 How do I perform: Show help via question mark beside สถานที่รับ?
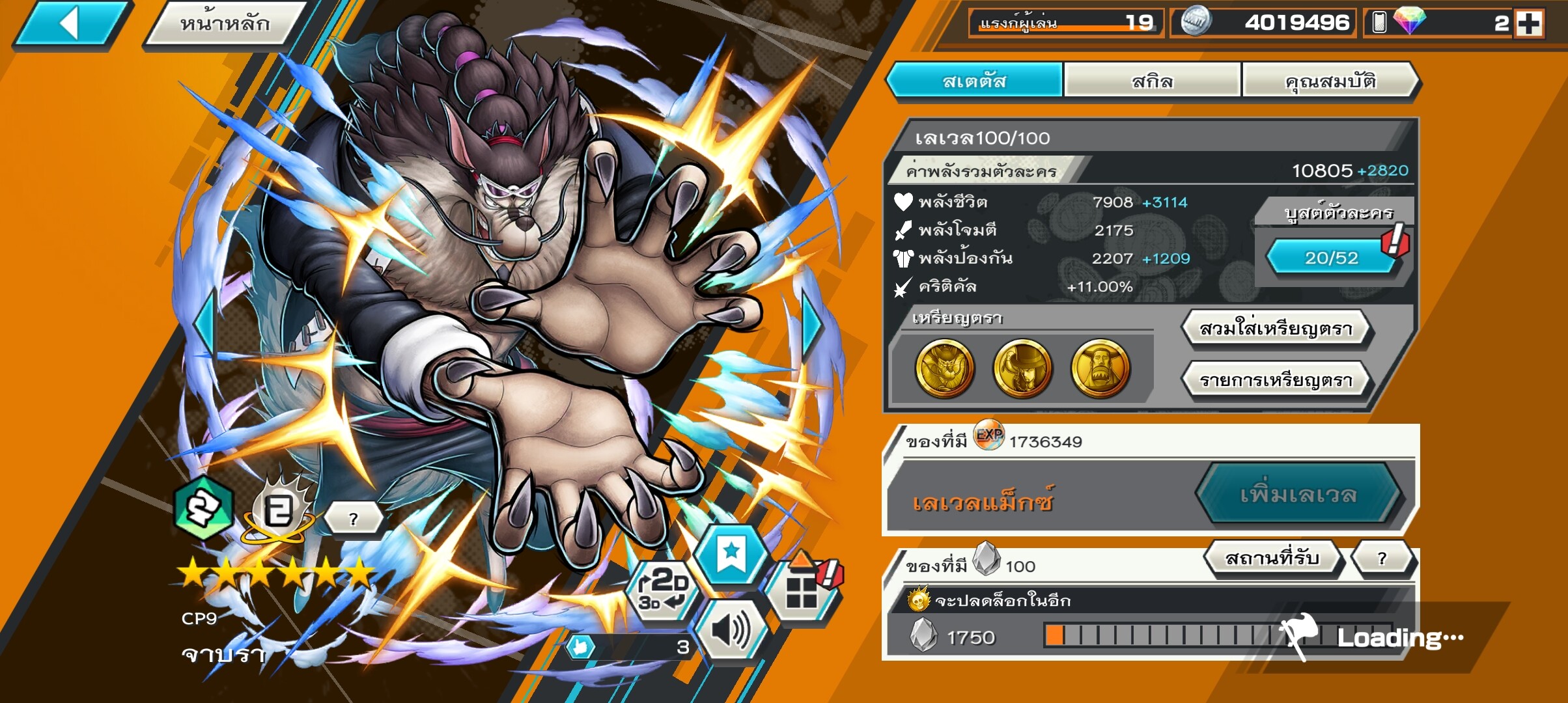coord(1382,558)
